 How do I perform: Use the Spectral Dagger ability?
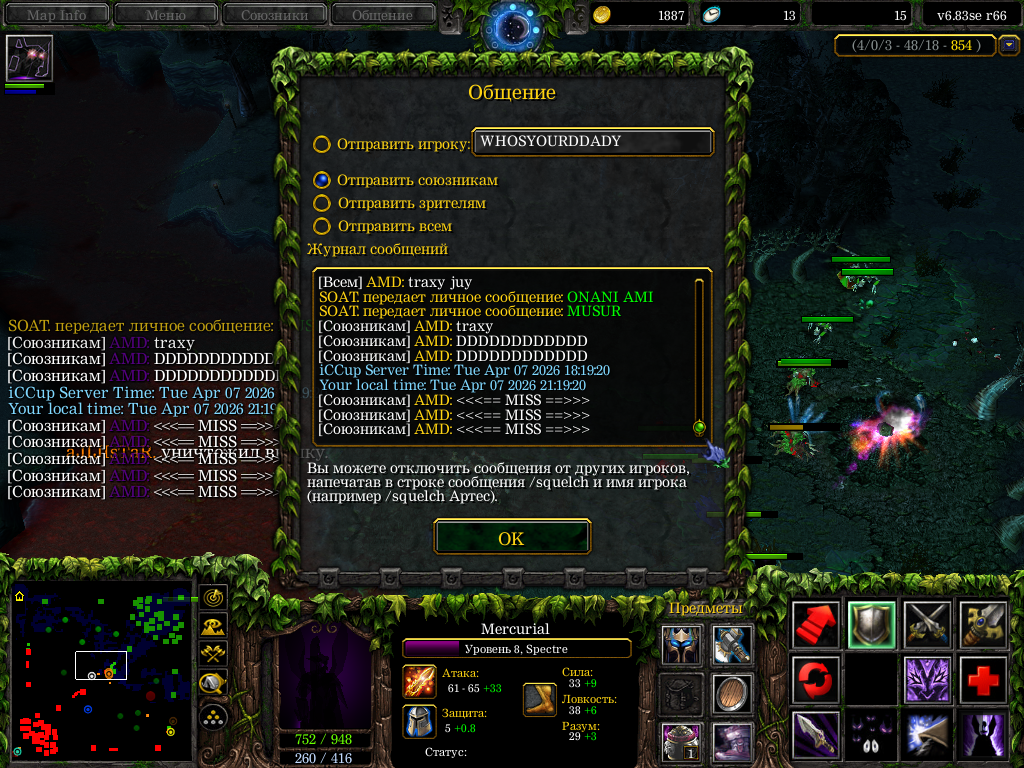point(815,734)
